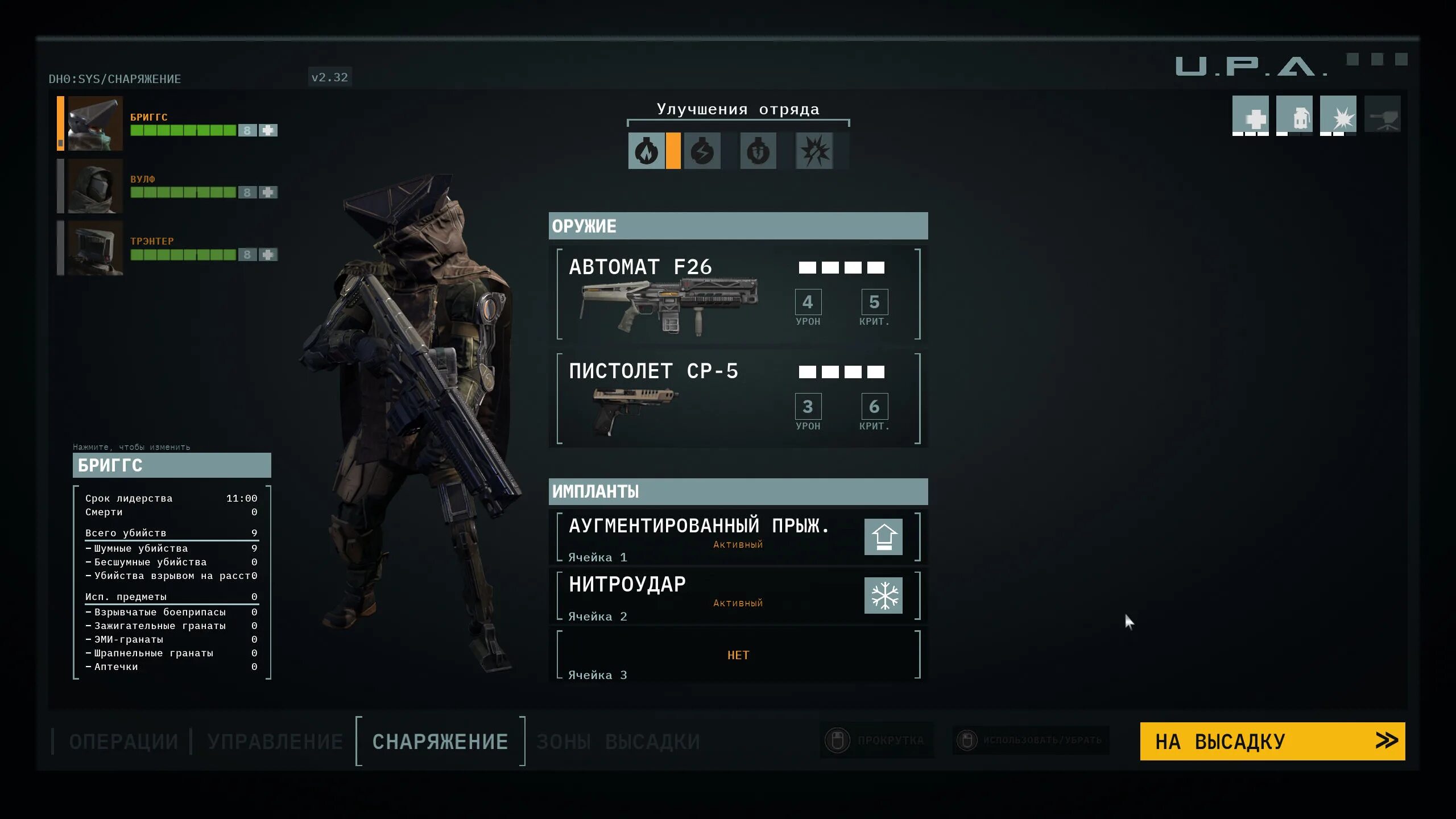This screenshot has width=1456, height=819.
Task: Select squad member Вулф portrait
Action: (95, 186)
